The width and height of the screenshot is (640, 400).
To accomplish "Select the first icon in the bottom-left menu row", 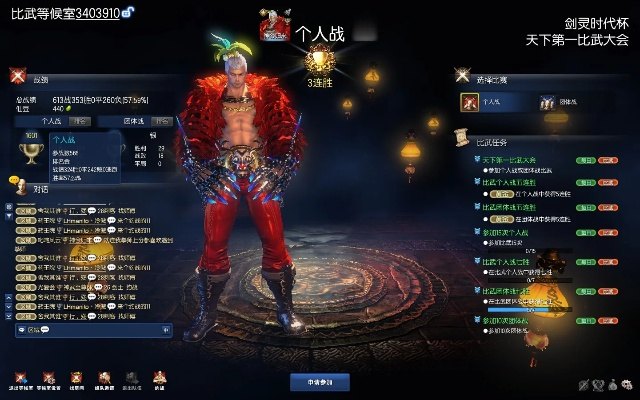I will coord(20,378).
